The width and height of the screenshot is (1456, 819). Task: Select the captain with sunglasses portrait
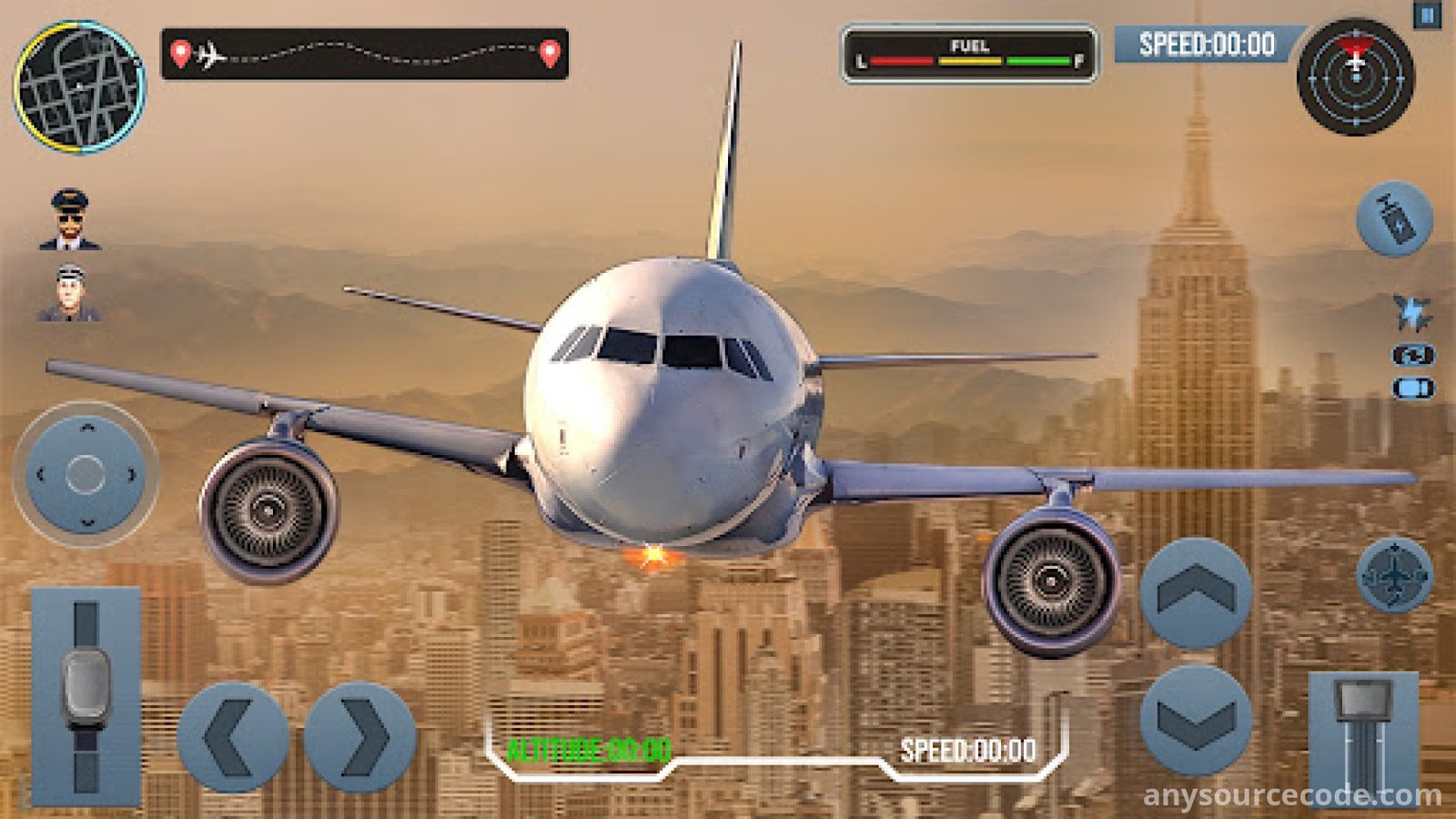pyautogui.click(x=69, y=219)
